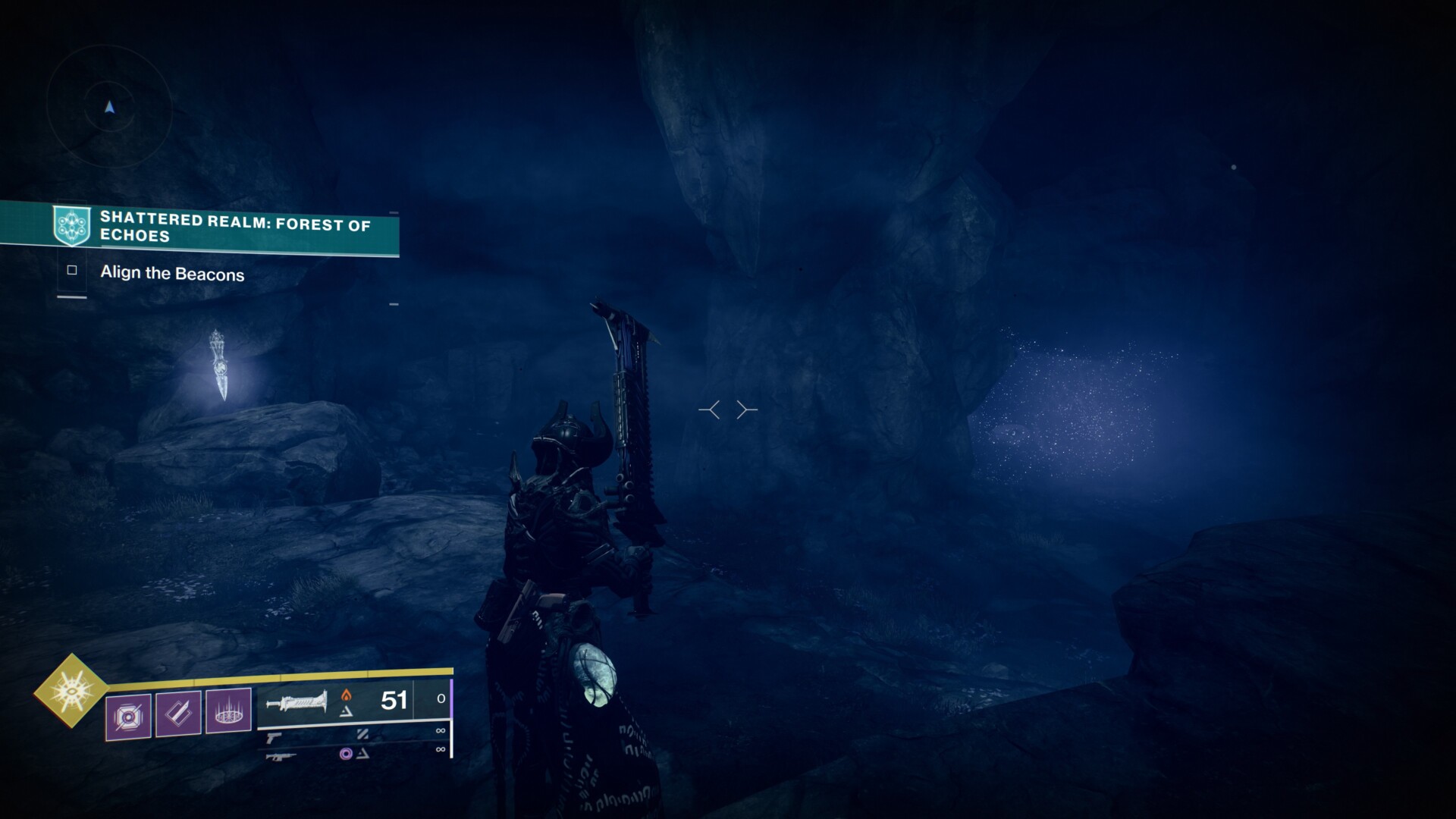The height and width of the screenshot is (819, 1456).
Task: Activate the golden diamond Super ability icon
Action: tap(71, 690)
